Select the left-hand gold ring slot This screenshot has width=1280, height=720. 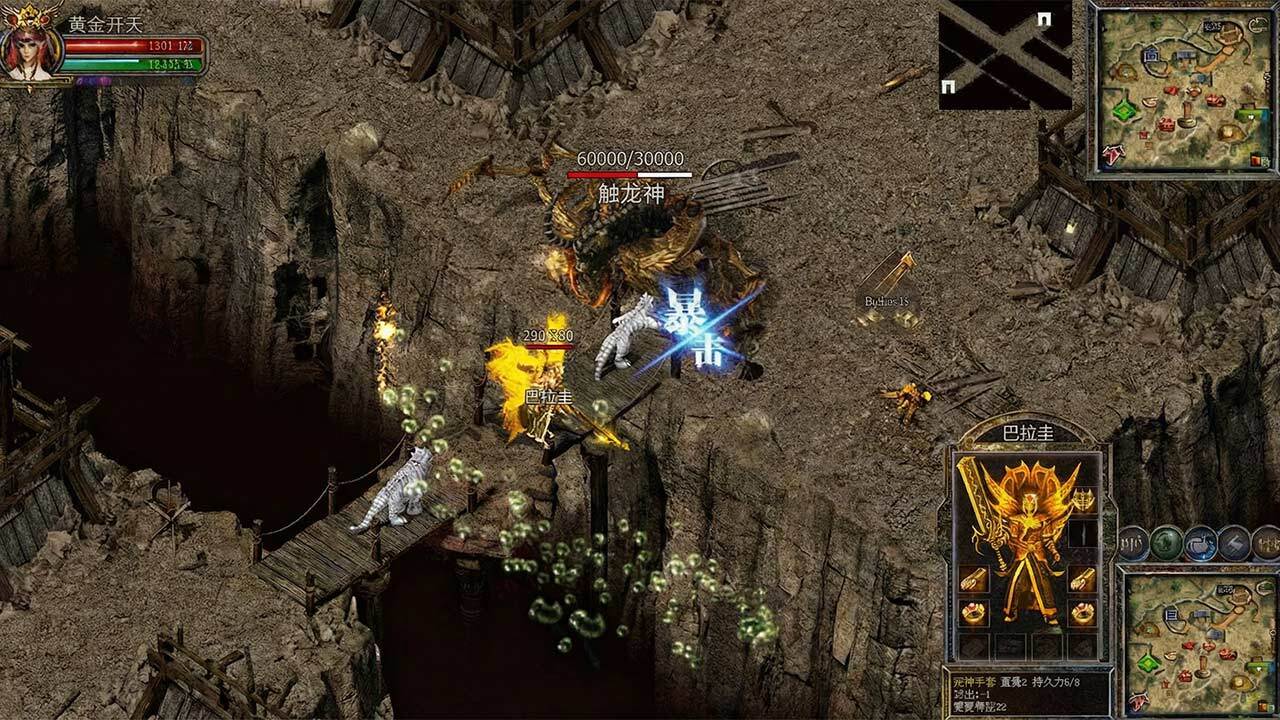972,612
